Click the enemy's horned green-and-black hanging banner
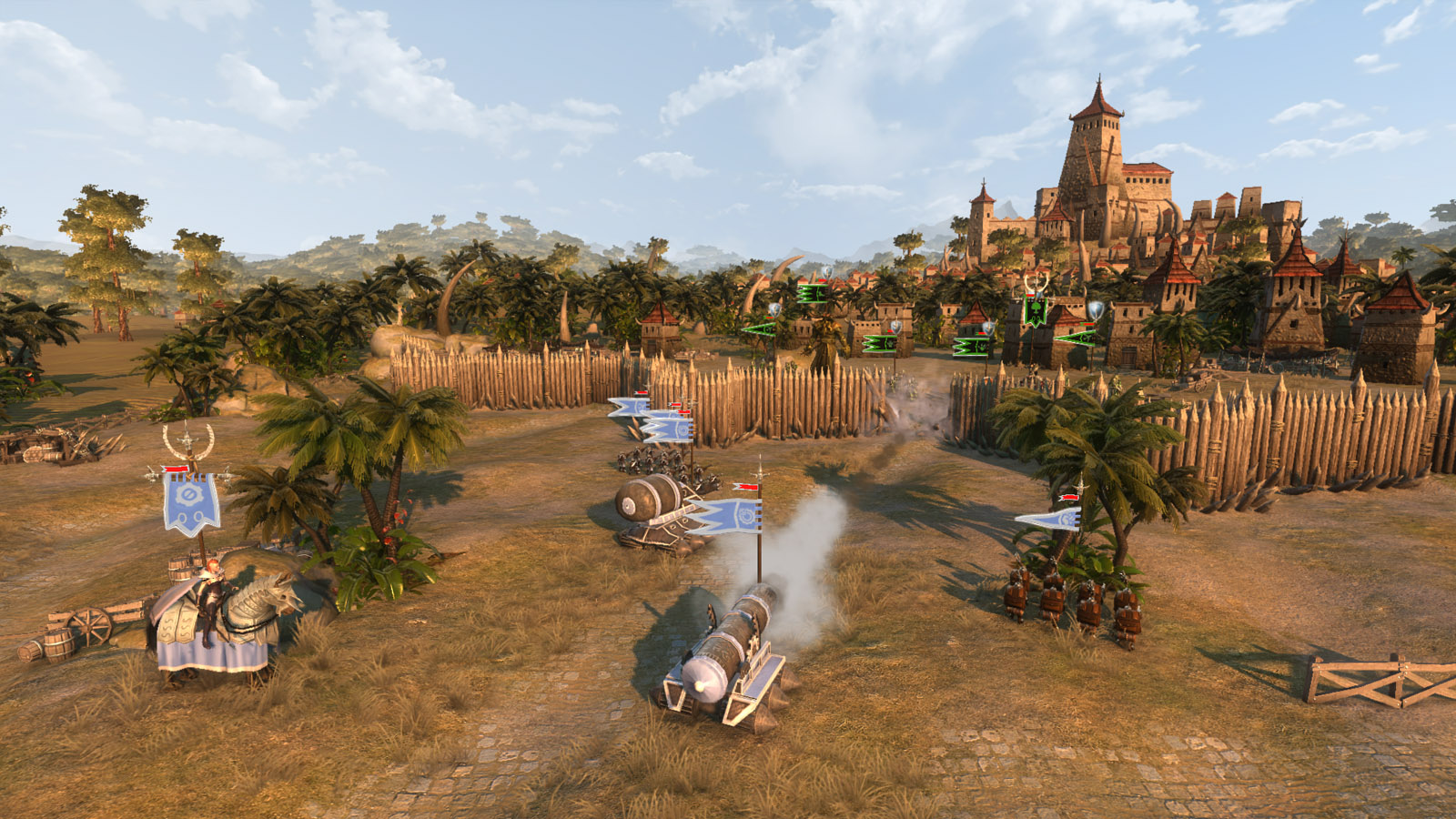1456x819 pixels. click(1036, 309)
